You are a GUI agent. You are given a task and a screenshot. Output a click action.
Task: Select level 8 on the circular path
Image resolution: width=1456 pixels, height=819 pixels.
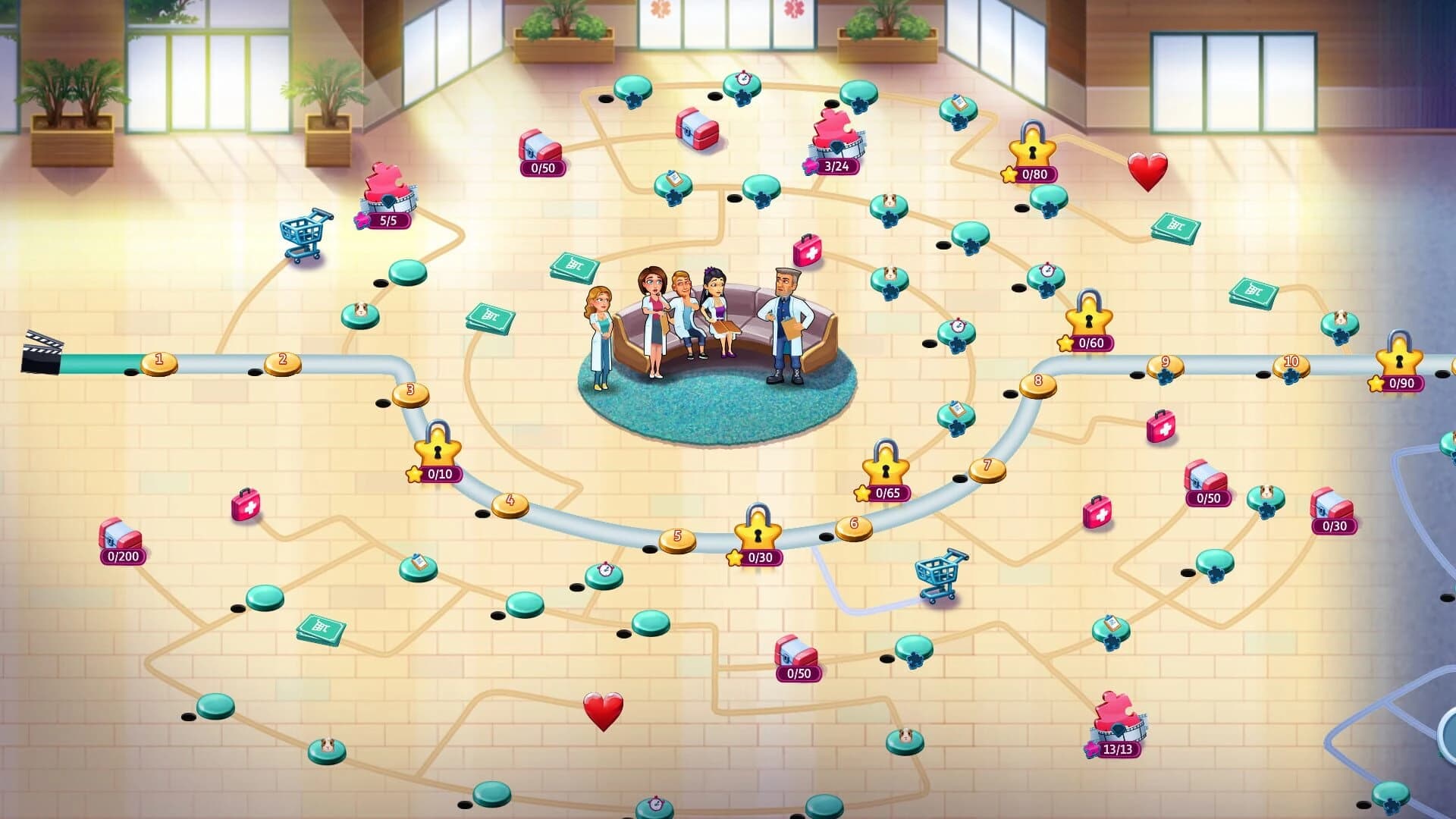pos(1037,382)
